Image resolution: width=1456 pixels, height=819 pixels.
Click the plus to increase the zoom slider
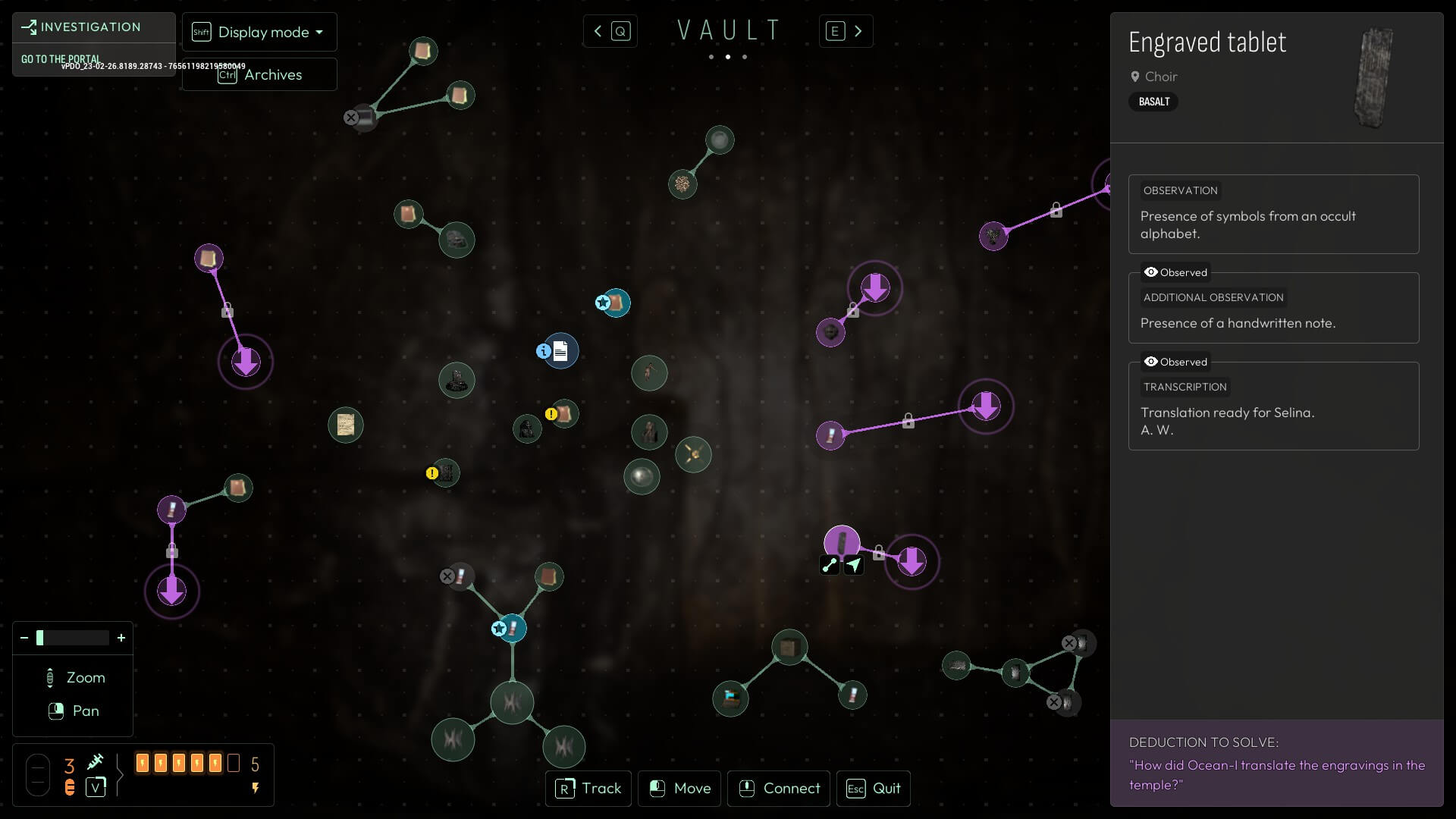click(x=121, y=638)
